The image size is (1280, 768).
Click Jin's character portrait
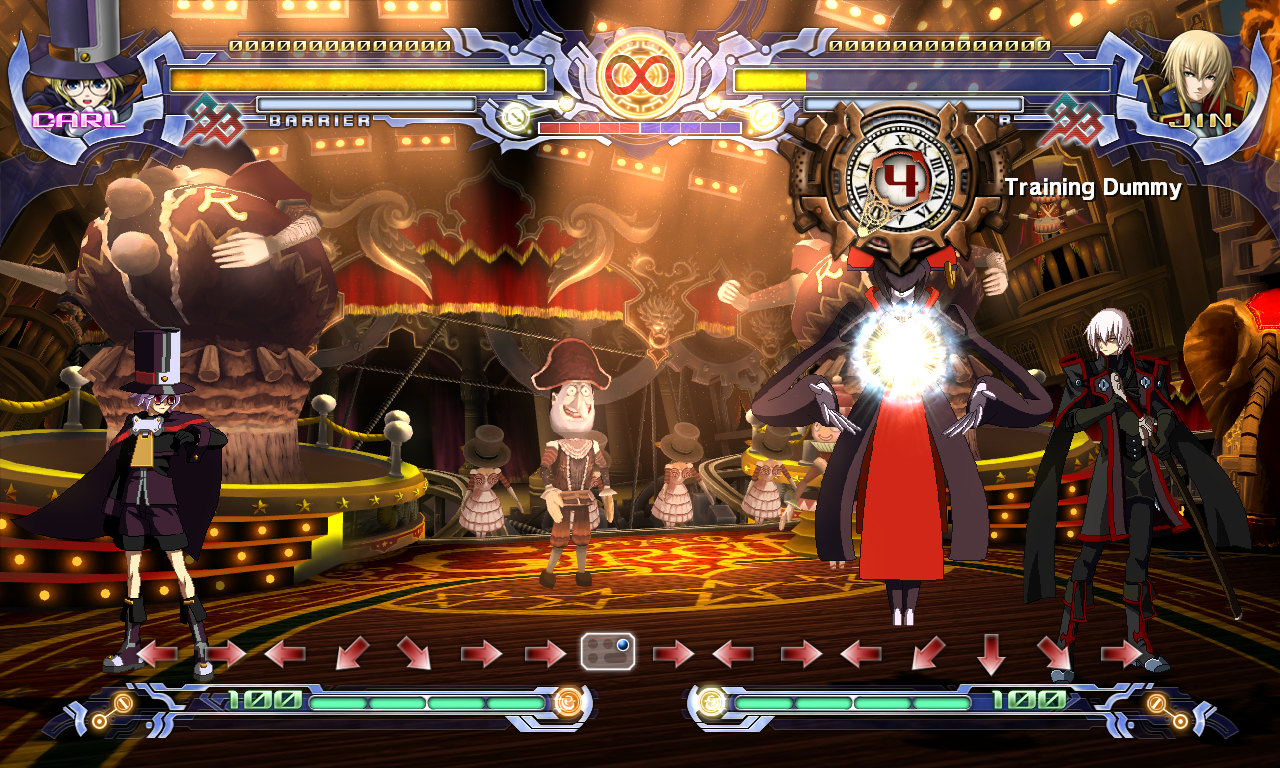[1196, 75]
